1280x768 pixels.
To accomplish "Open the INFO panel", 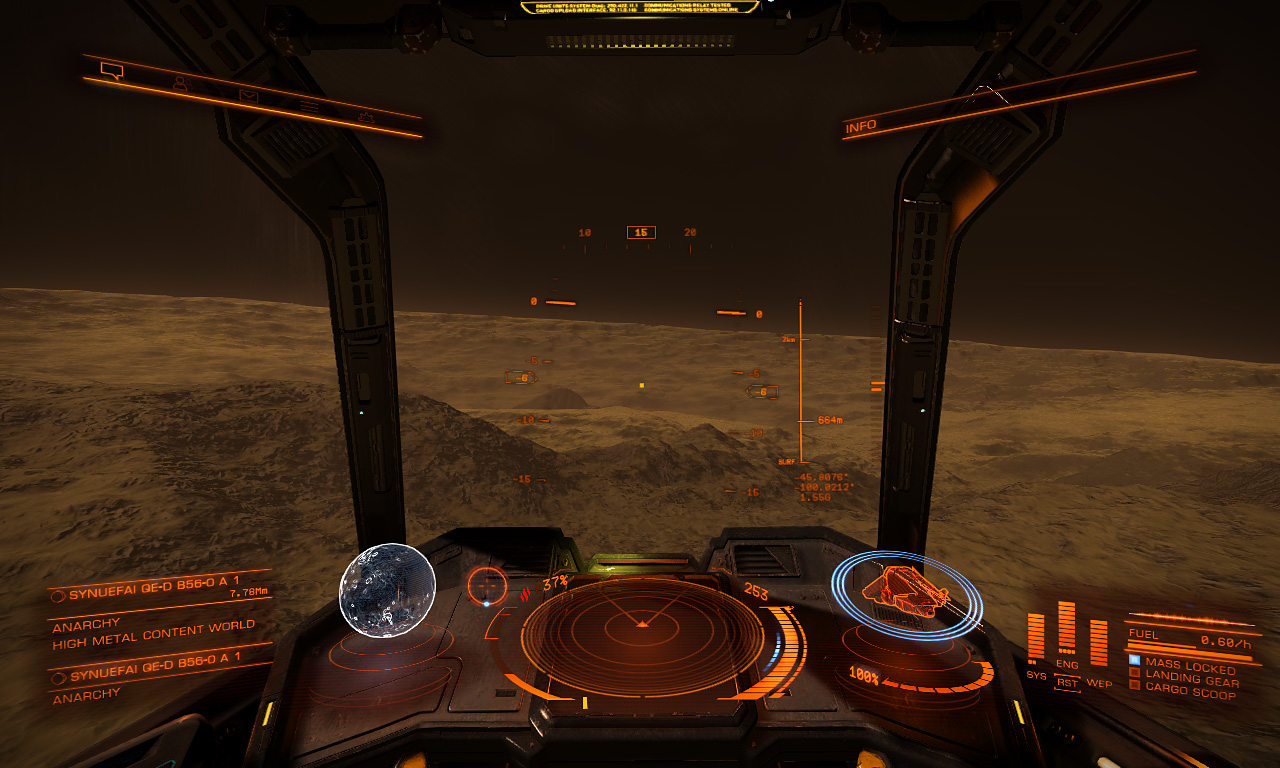I will (x=861, y=126).
